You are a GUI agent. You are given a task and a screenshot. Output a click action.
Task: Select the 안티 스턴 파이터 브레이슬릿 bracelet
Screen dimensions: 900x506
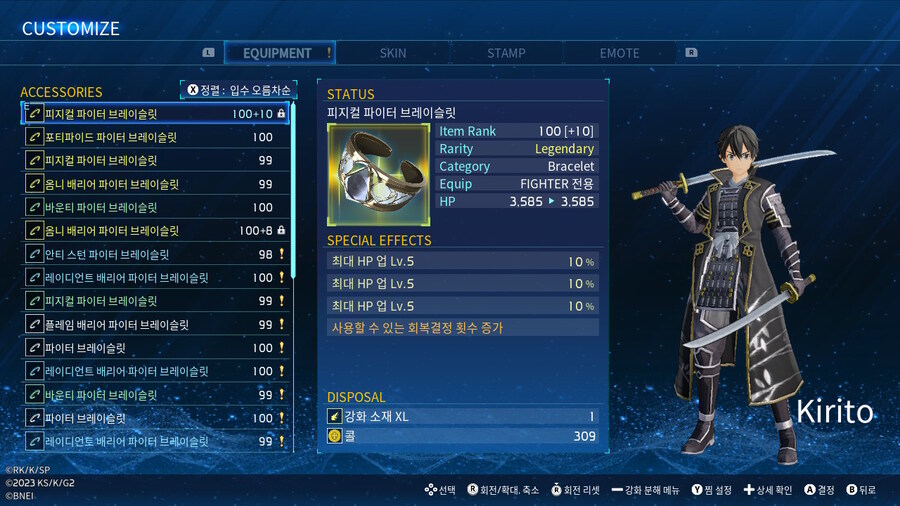point(156,254)
